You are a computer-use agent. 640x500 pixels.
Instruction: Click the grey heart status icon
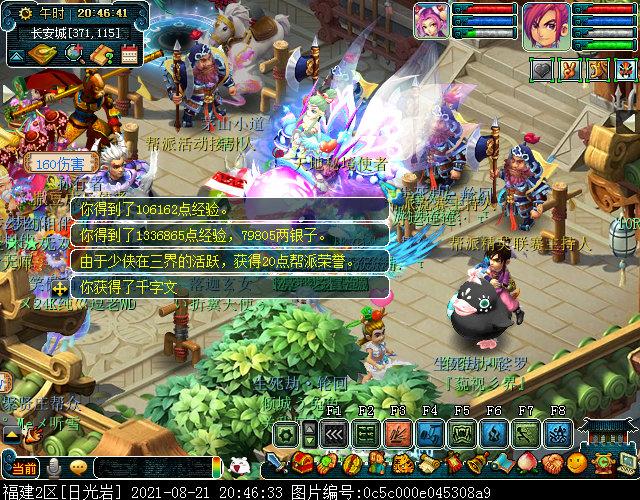pyautogui.click(x=541, y=70)
